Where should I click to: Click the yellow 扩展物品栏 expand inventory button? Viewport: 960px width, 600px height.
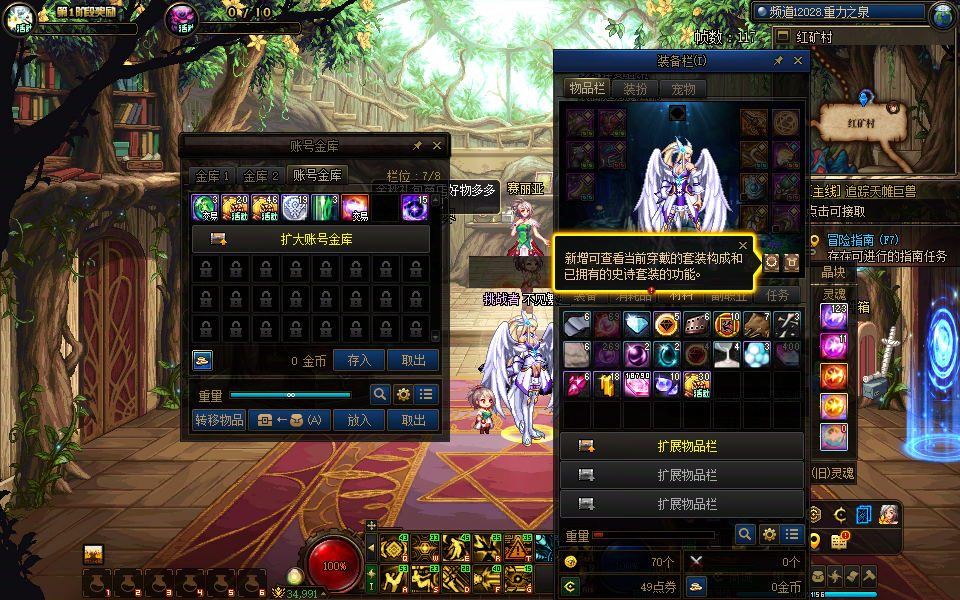click(681, 446)
